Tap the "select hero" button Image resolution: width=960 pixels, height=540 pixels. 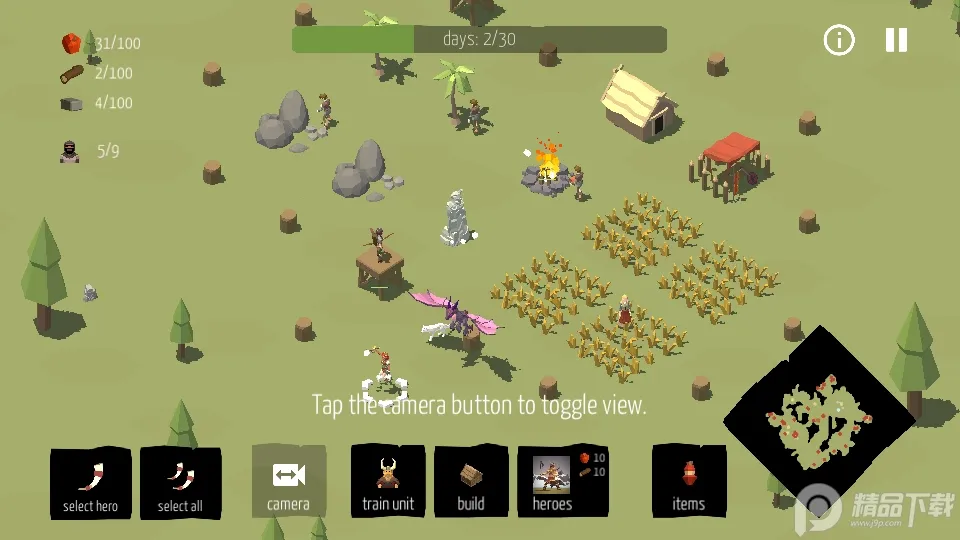click(90, 483)
